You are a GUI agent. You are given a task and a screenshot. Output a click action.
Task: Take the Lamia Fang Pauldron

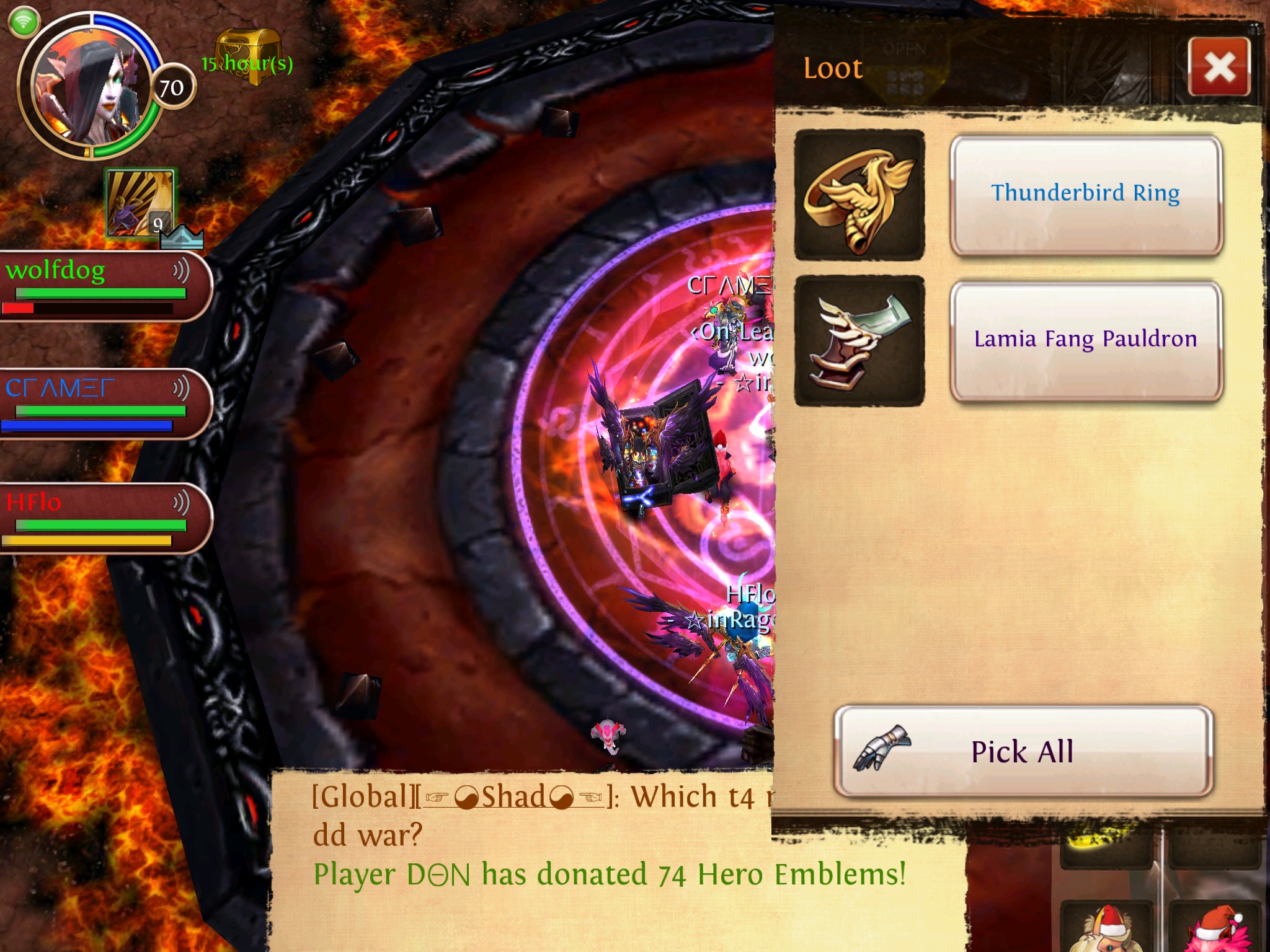click(1085, 340)
